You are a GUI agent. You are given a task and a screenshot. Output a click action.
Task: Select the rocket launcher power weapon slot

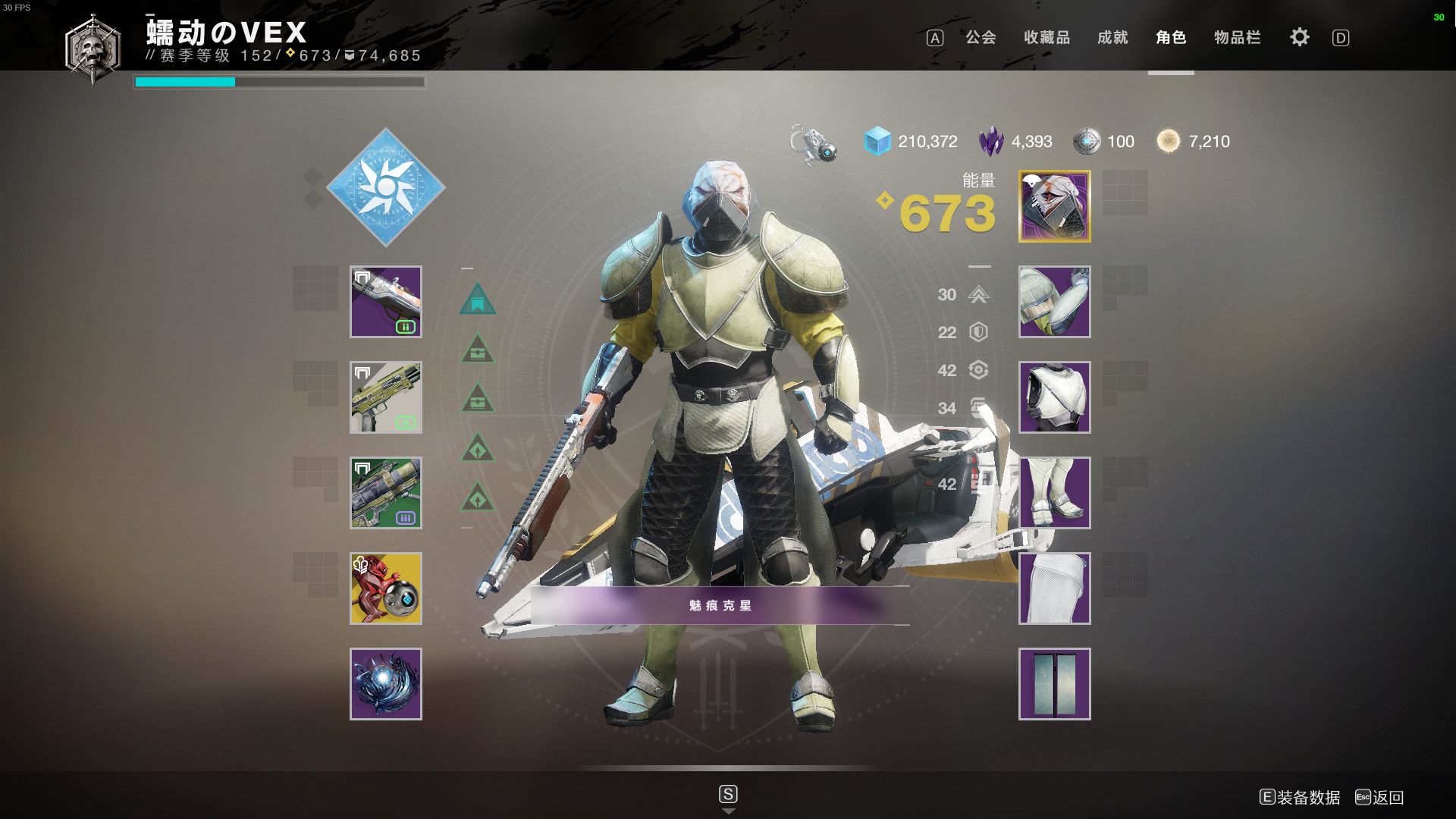385,493
